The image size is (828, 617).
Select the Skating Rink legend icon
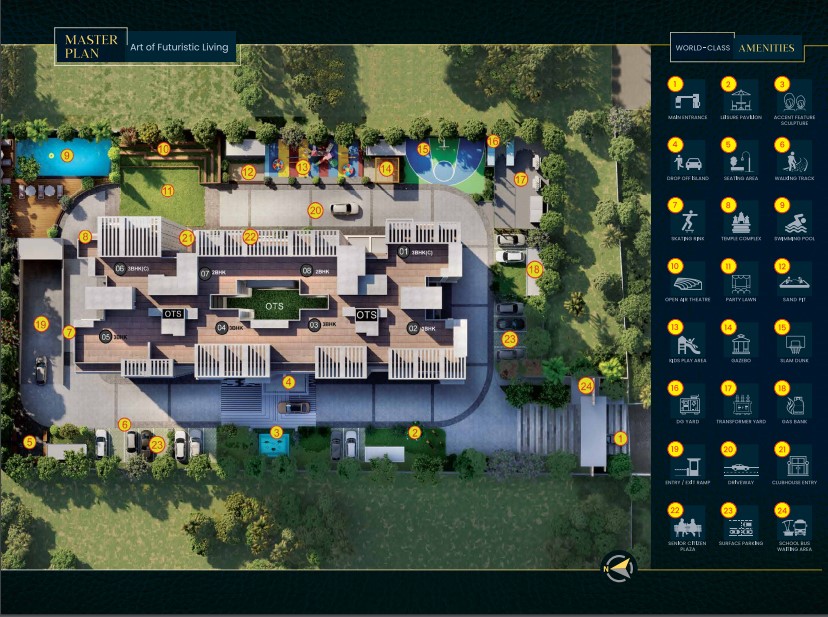[688, 221]
